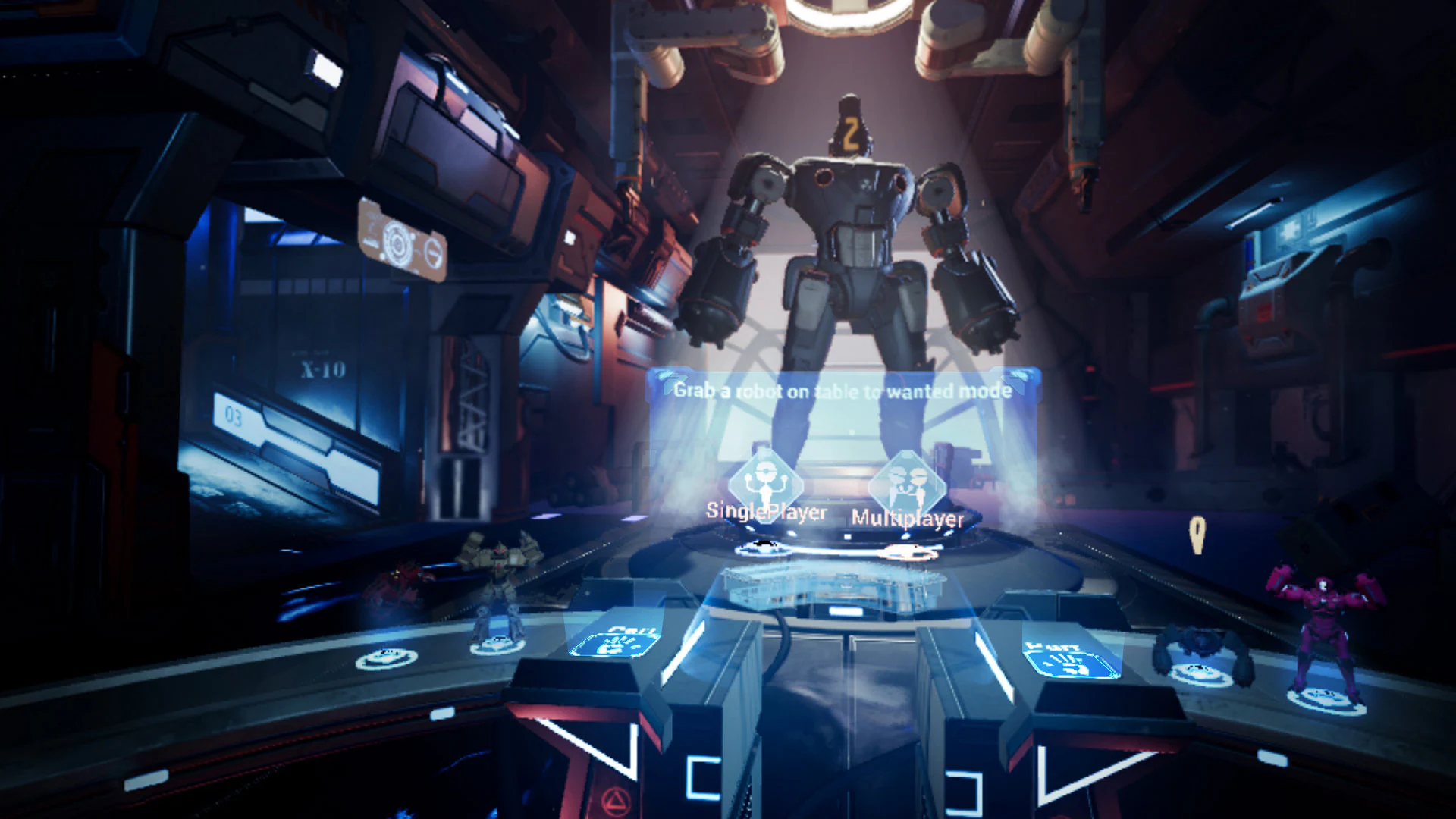Click the circular no-entry symbol on the sign

coord(435,252)
